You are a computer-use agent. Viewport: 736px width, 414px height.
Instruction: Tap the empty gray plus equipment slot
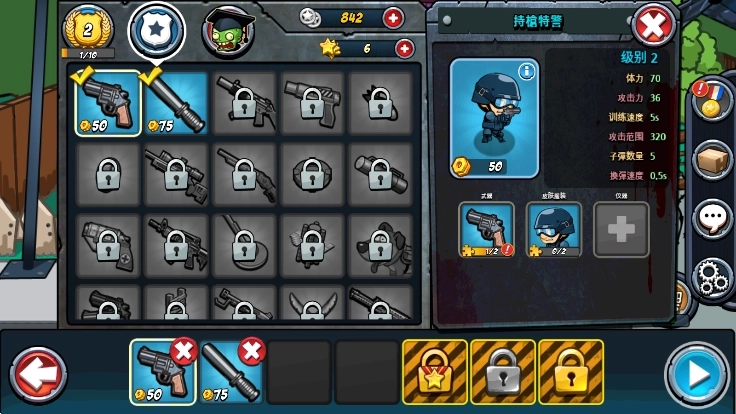click(x=621, y=229)
